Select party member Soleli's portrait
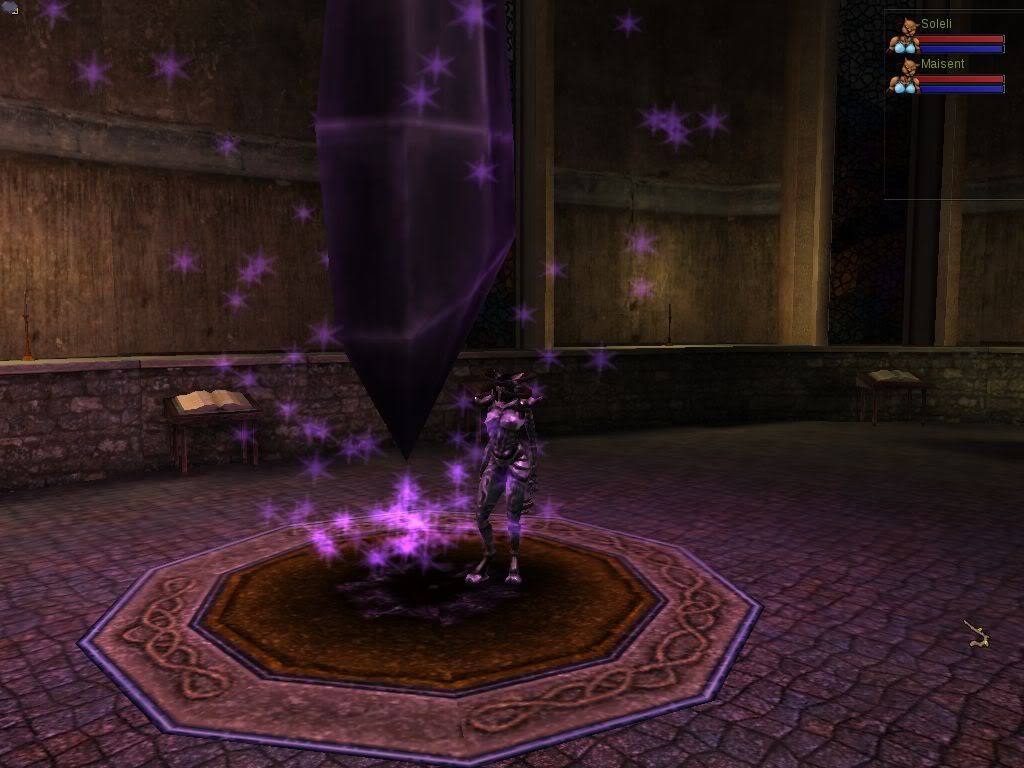This screenshot has height=768, width=1024. coord(905,36)
